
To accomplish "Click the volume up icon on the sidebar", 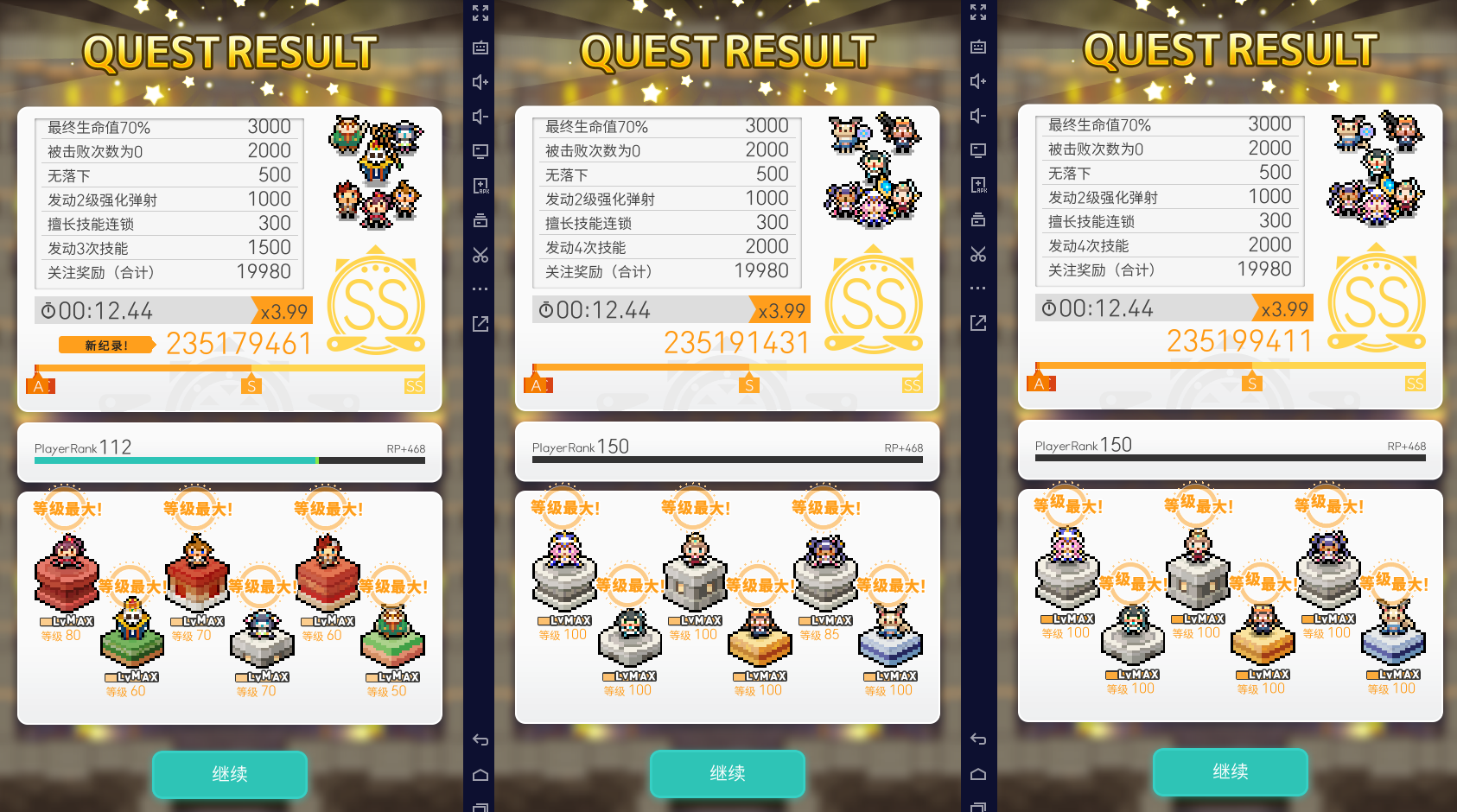I will (x=481, y=82).
